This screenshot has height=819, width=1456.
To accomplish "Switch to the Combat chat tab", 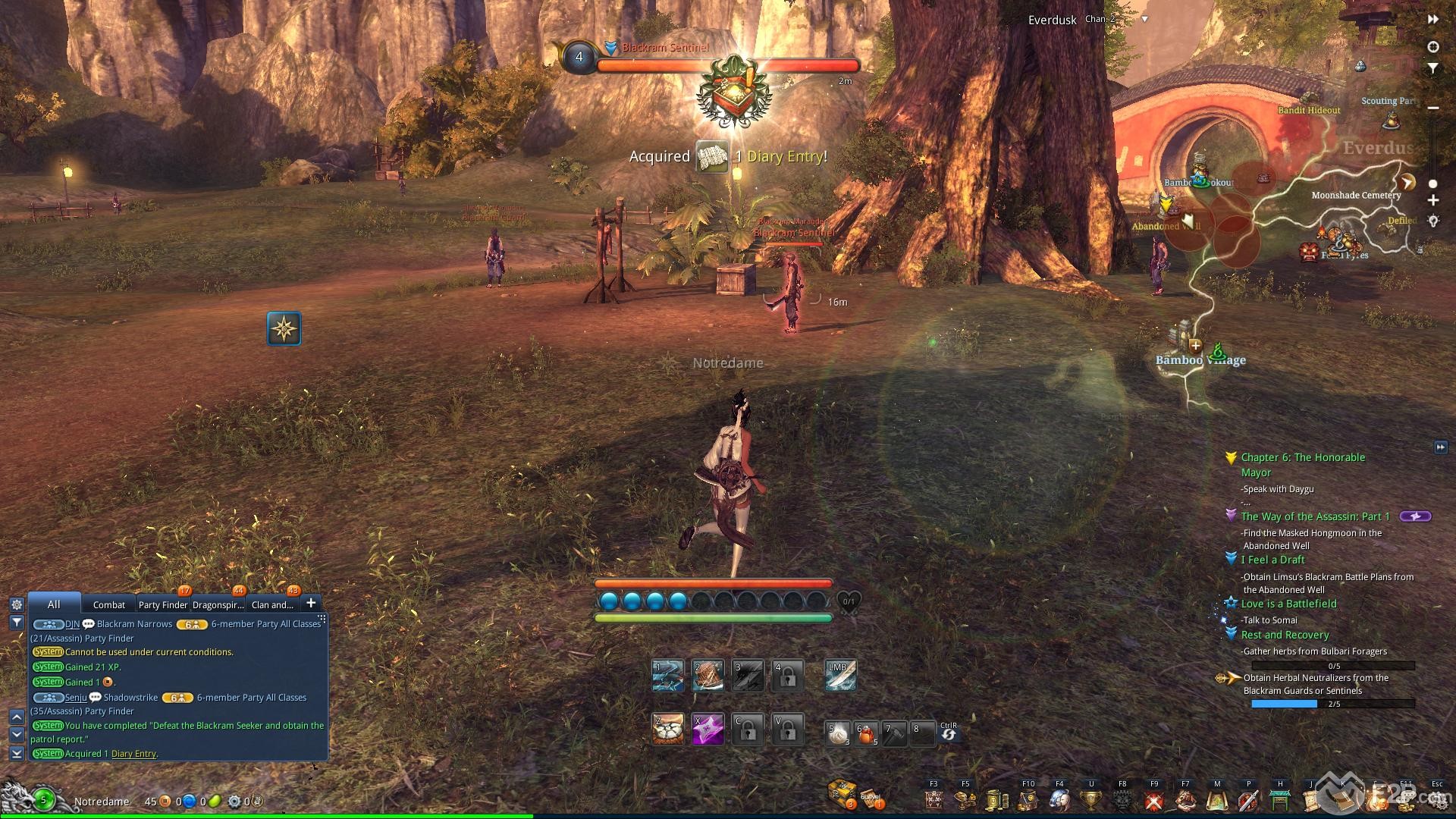I will 108,604.
